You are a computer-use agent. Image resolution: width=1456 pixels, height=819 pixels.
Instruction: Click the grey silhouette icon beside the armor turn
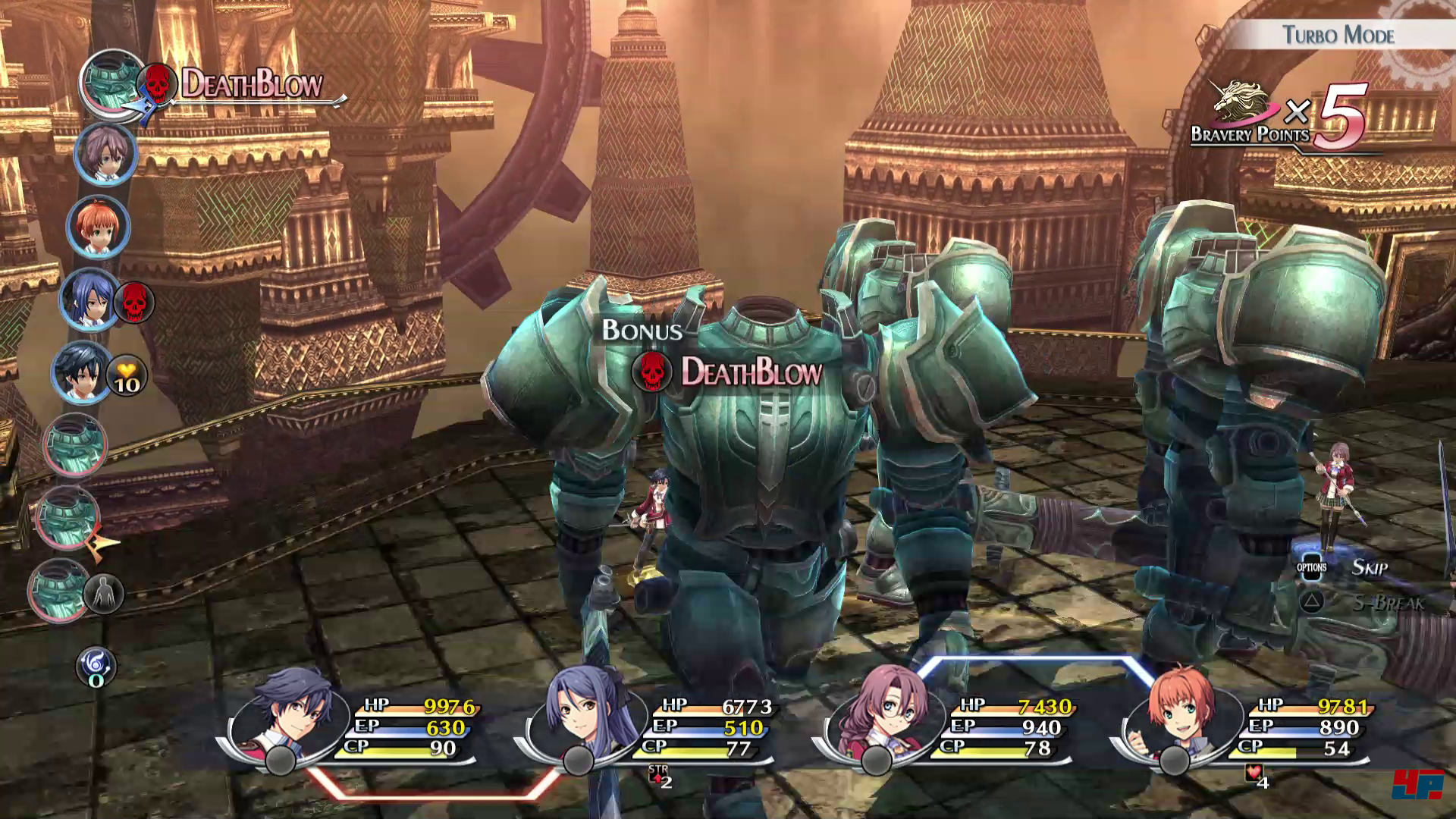point(104,593)
